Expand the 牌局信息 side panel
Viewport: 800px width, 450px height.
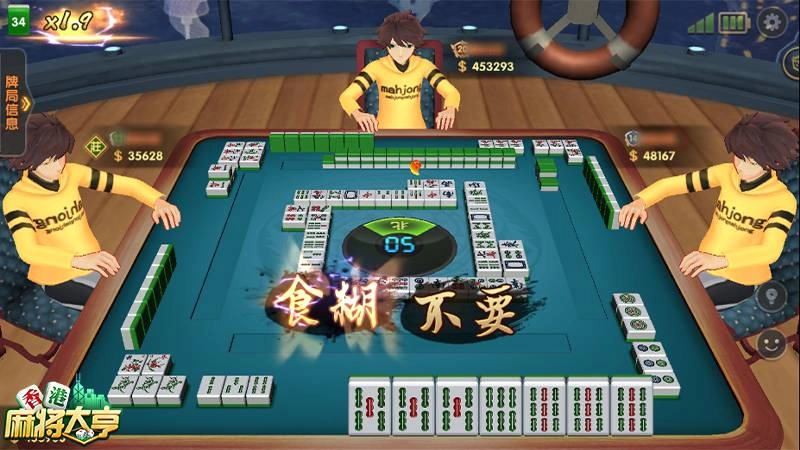coord(13,101)
